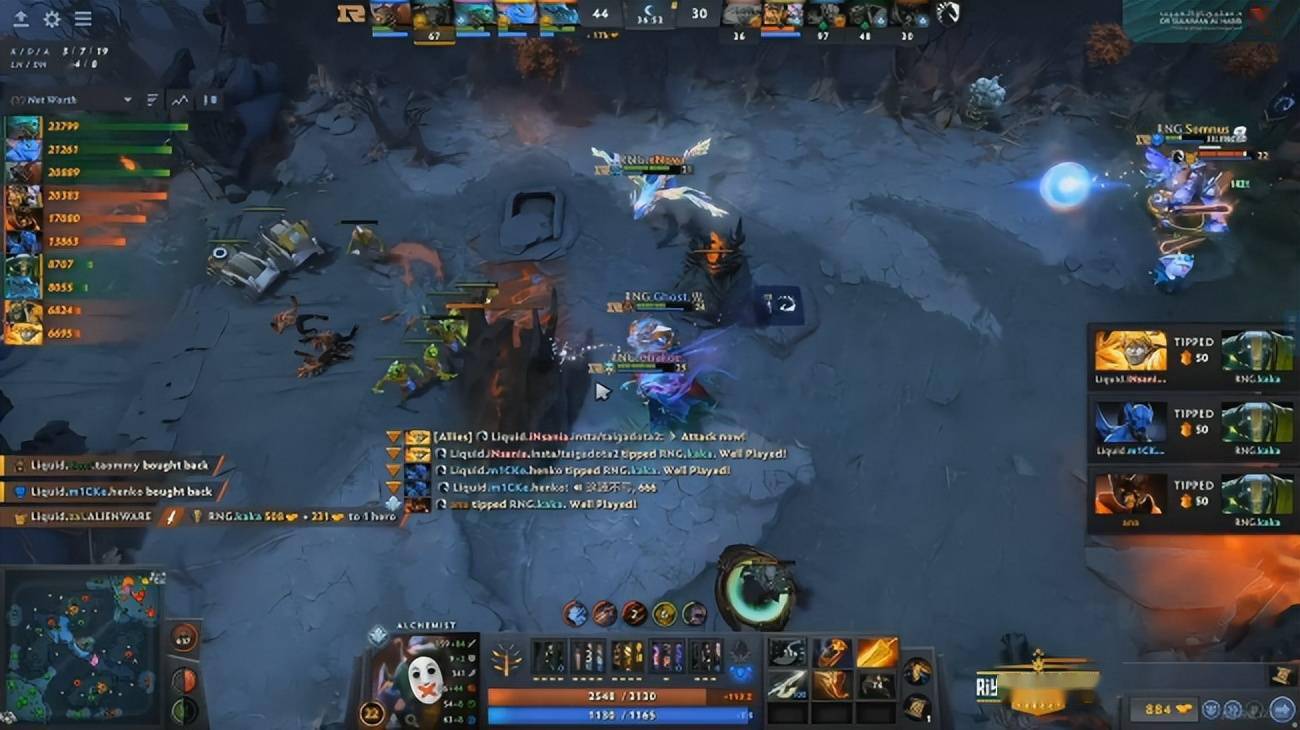Open the hamburger menu in the top-left

coord(83,18)
